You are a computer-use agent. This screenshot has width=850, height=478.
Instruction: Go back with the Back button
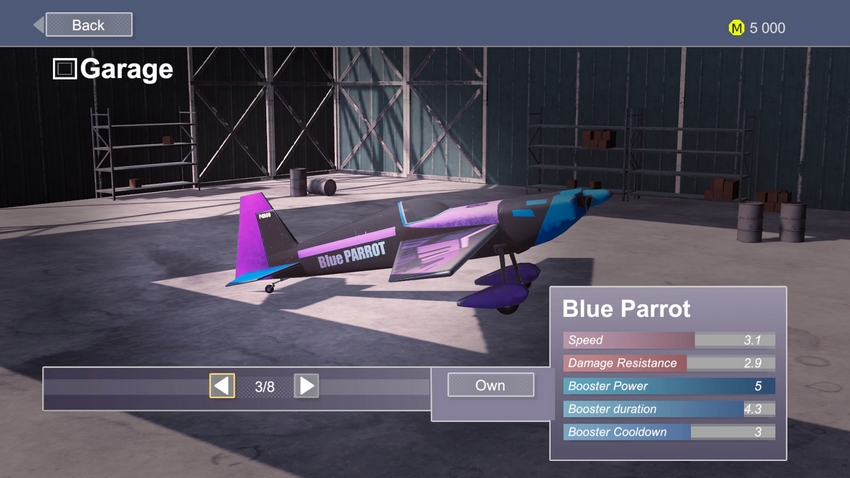(x=87, y=25)
